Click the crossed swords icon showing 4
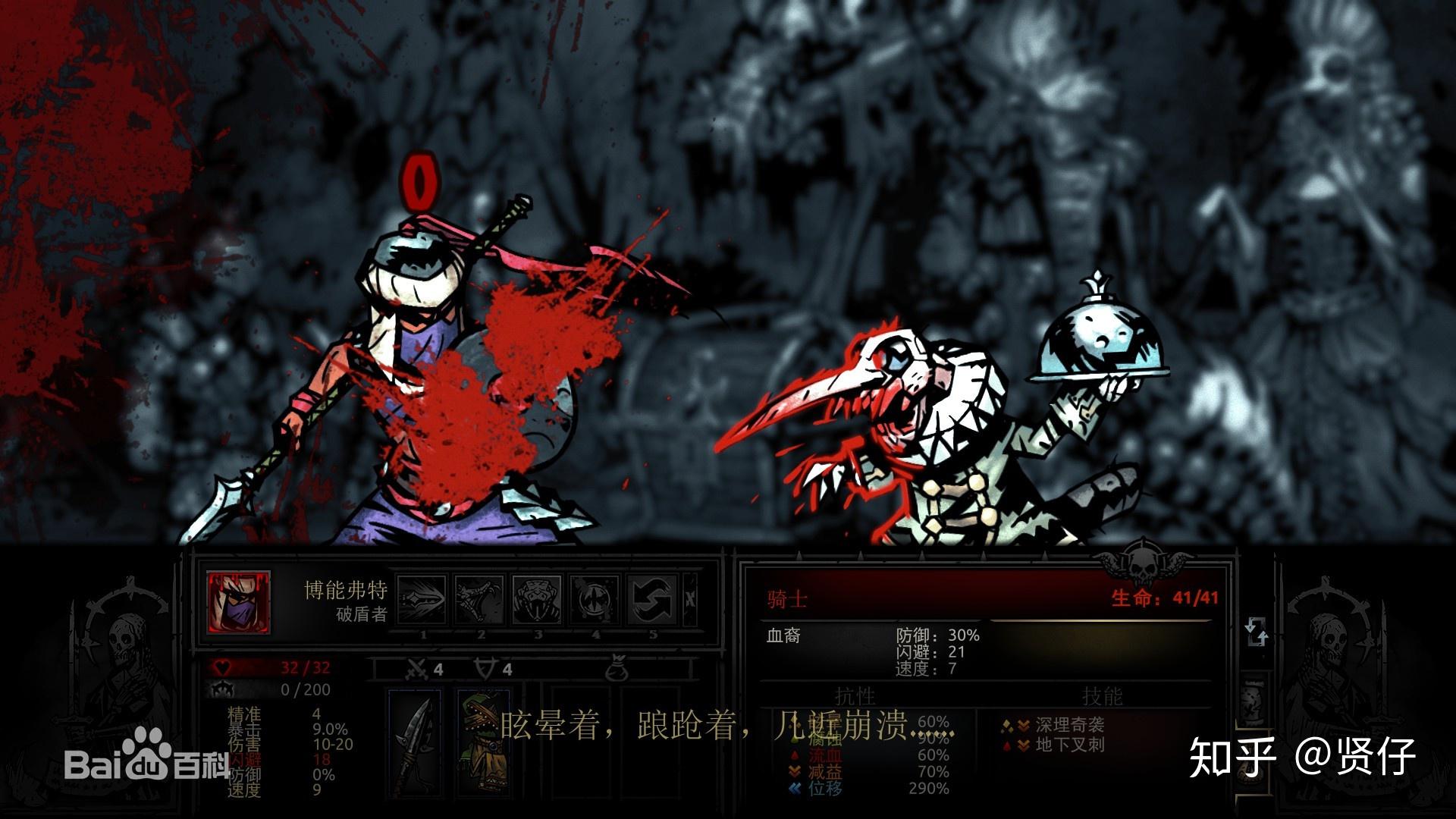The width and height of the screenshot is (1456, 819). tap(418, 668)
